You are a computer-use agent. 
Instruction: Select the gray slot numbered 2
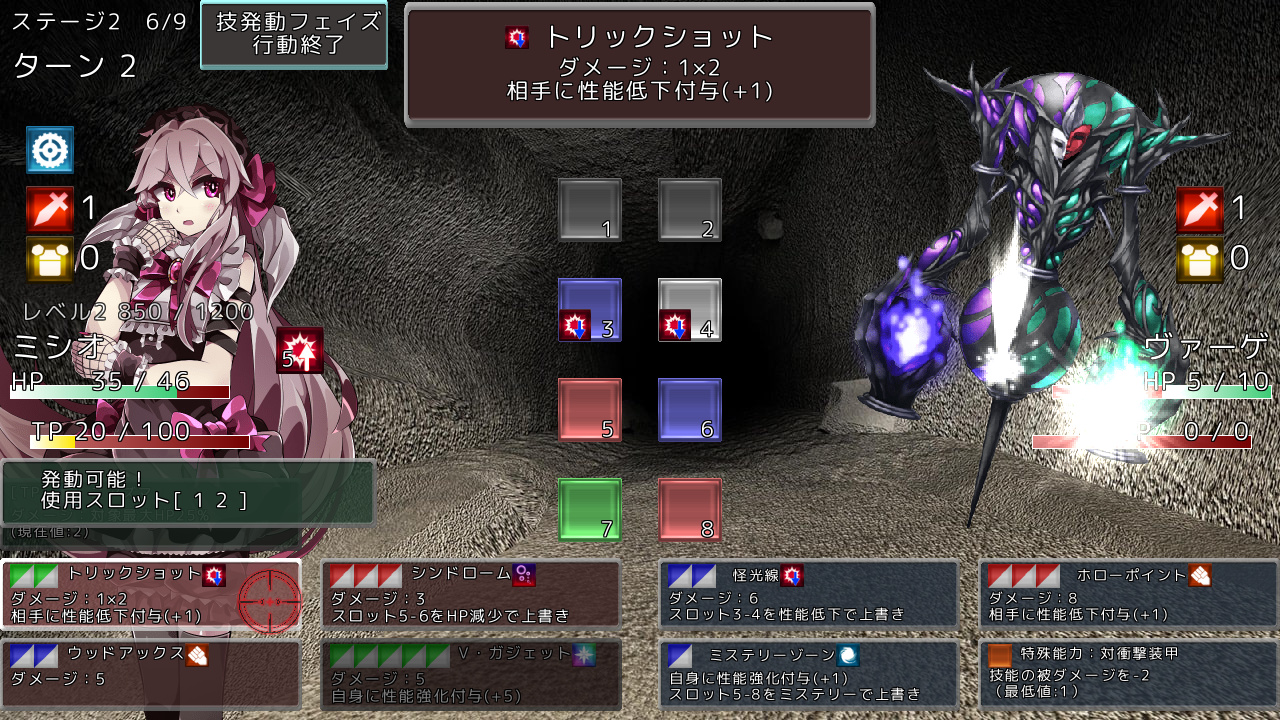(689, 210)
